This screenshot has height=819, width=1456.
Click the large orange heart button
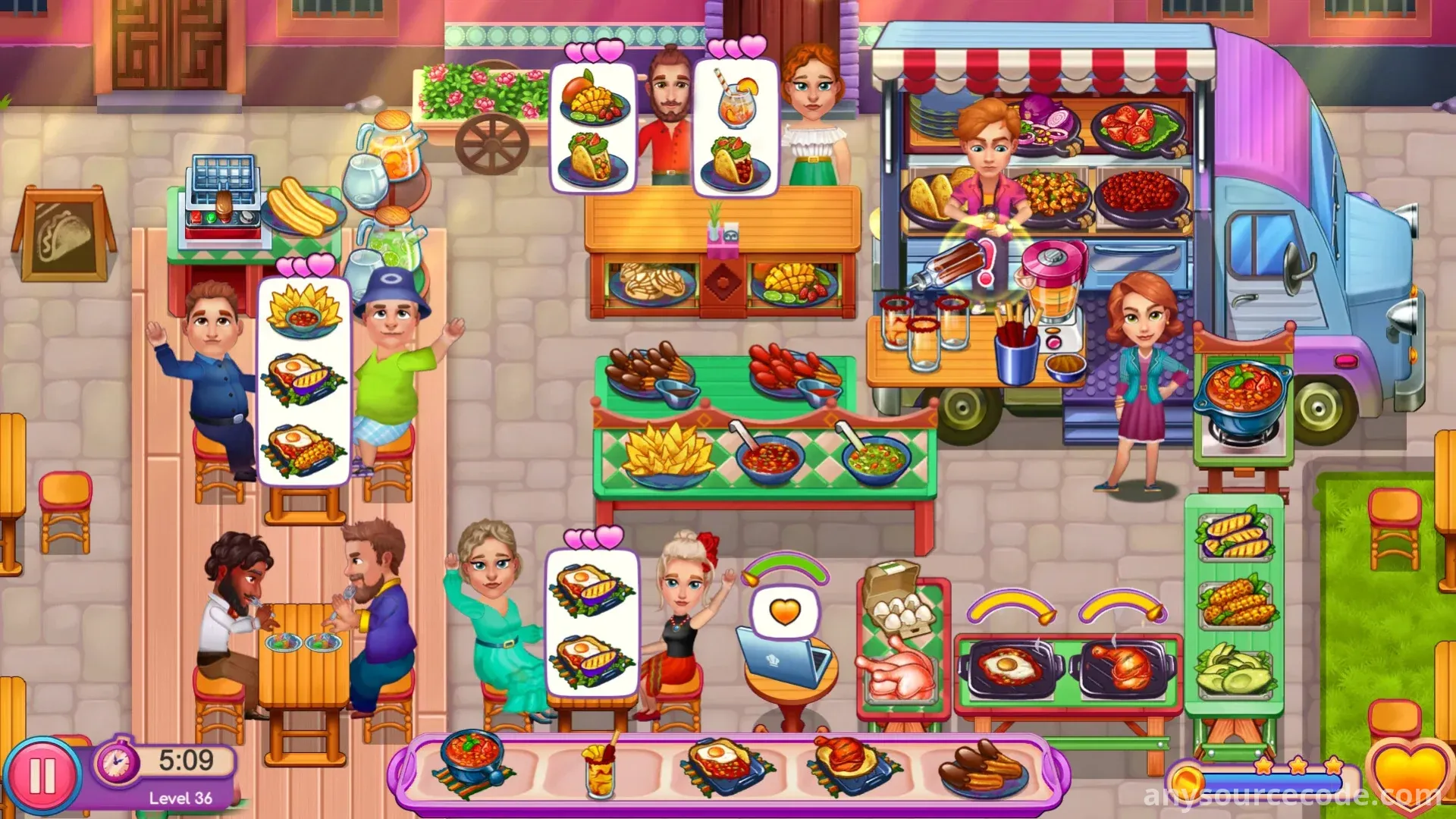pyautogui.click(x=1407, y=777)
